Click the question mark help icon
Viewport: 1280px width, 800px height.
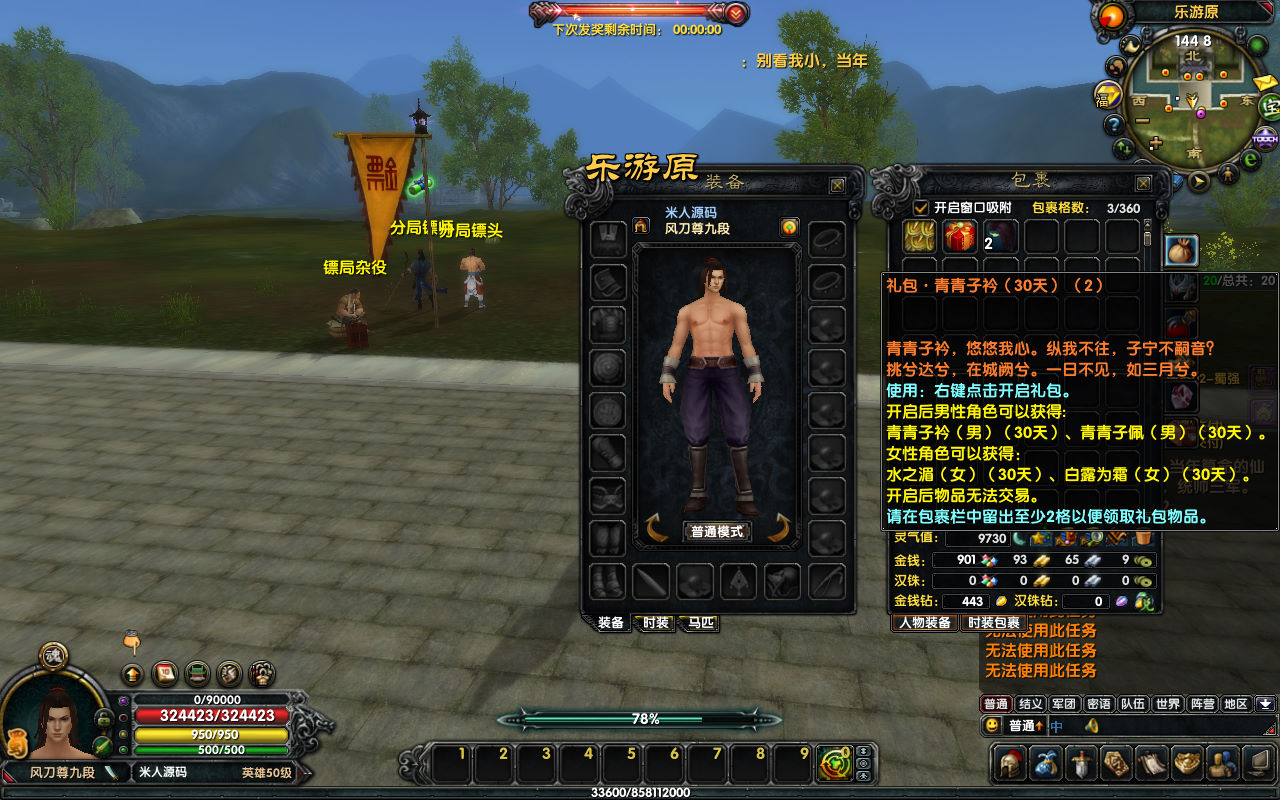[x=1113, y=125]
